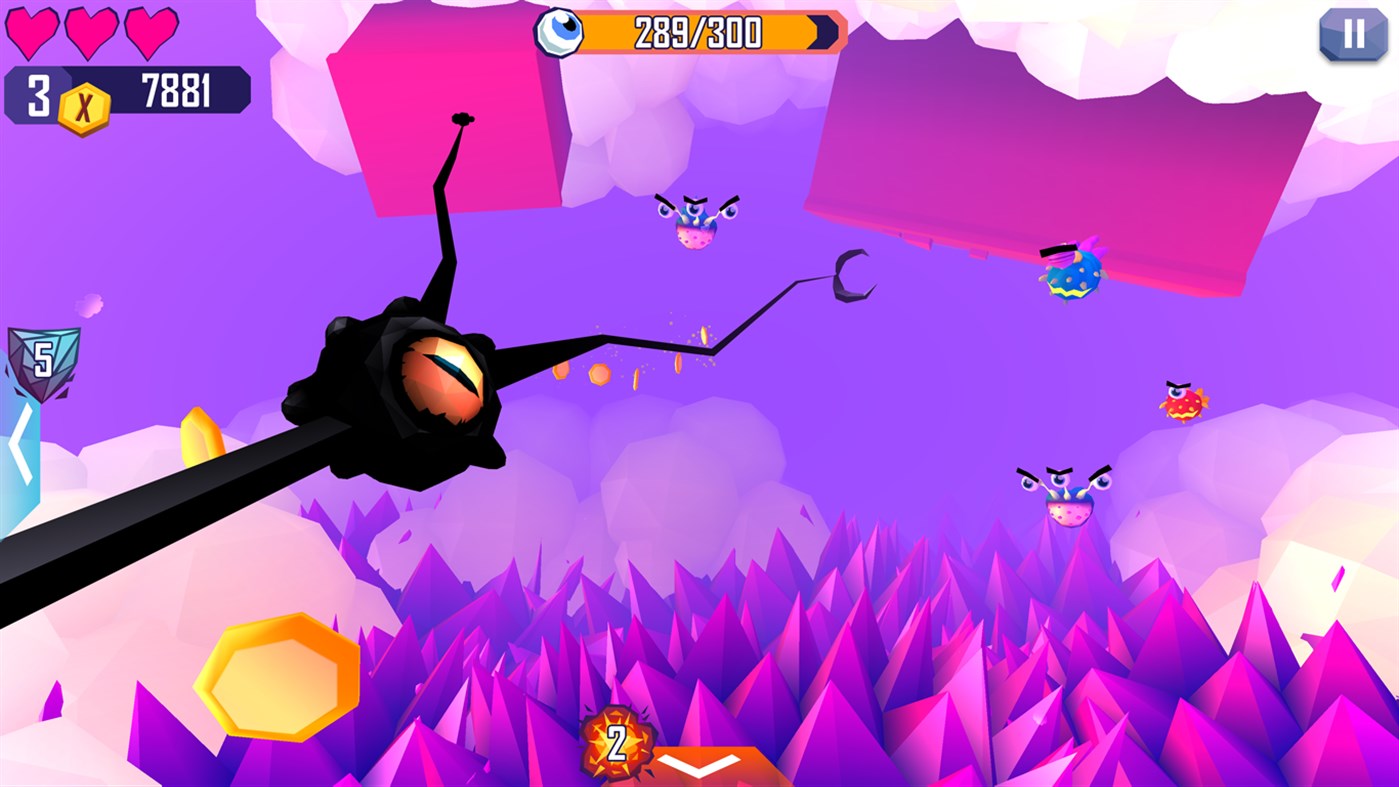Viewport: 1399px width, 787px height.
Task: Click the small red enemy at far right
Action: (x=1183, y=400)
